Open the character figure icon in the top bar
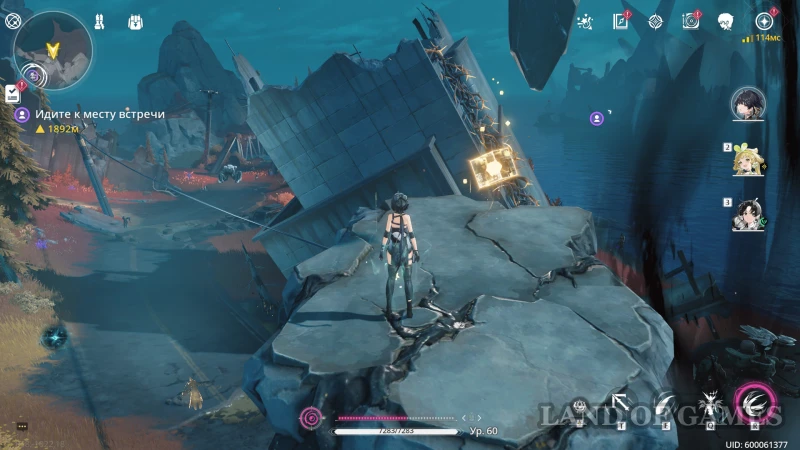 click(x=99, y=20)
